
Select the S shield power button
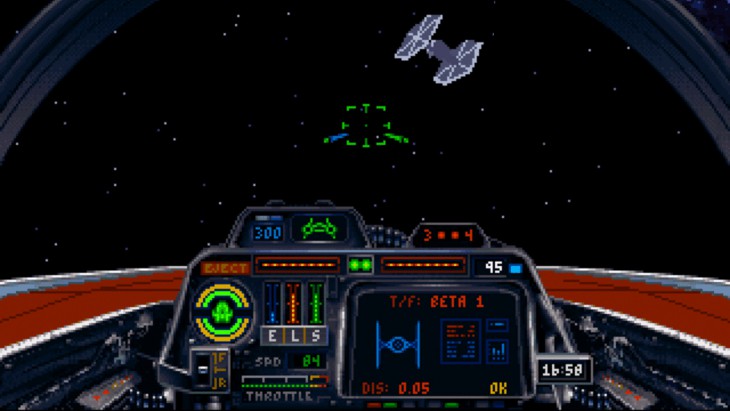[314, 336]
